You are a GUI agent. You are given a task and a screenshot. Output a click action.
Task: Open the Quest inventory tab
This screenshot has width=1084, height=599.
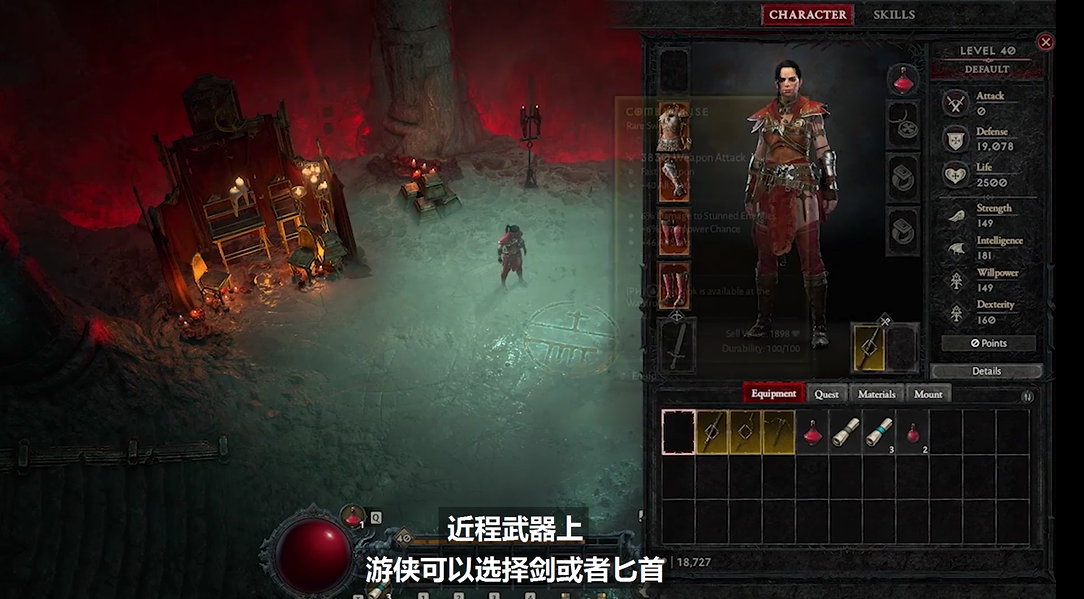tap(826, 394)
